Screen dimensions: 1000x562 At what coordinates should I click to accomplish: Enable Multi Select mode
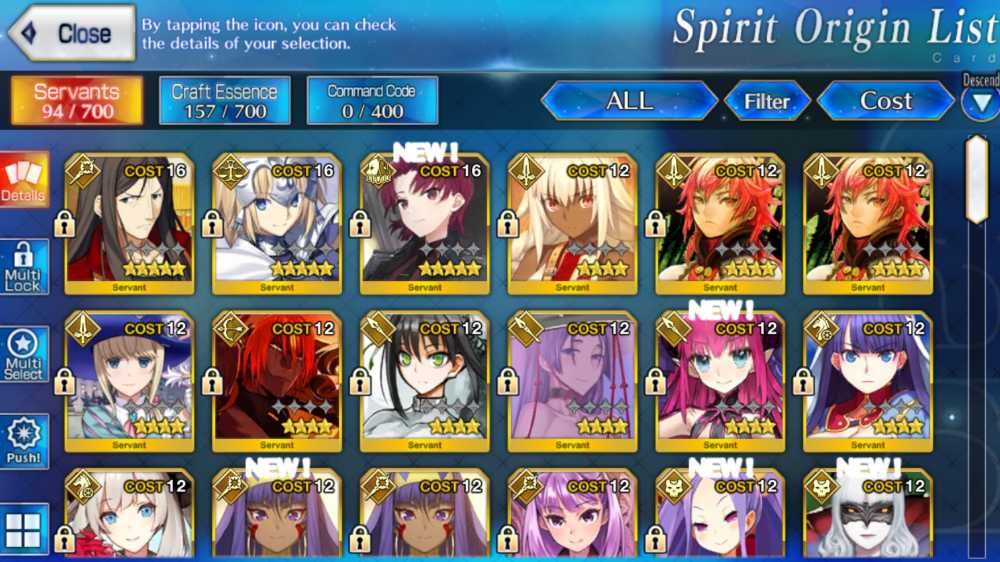(x=24, y=356)
